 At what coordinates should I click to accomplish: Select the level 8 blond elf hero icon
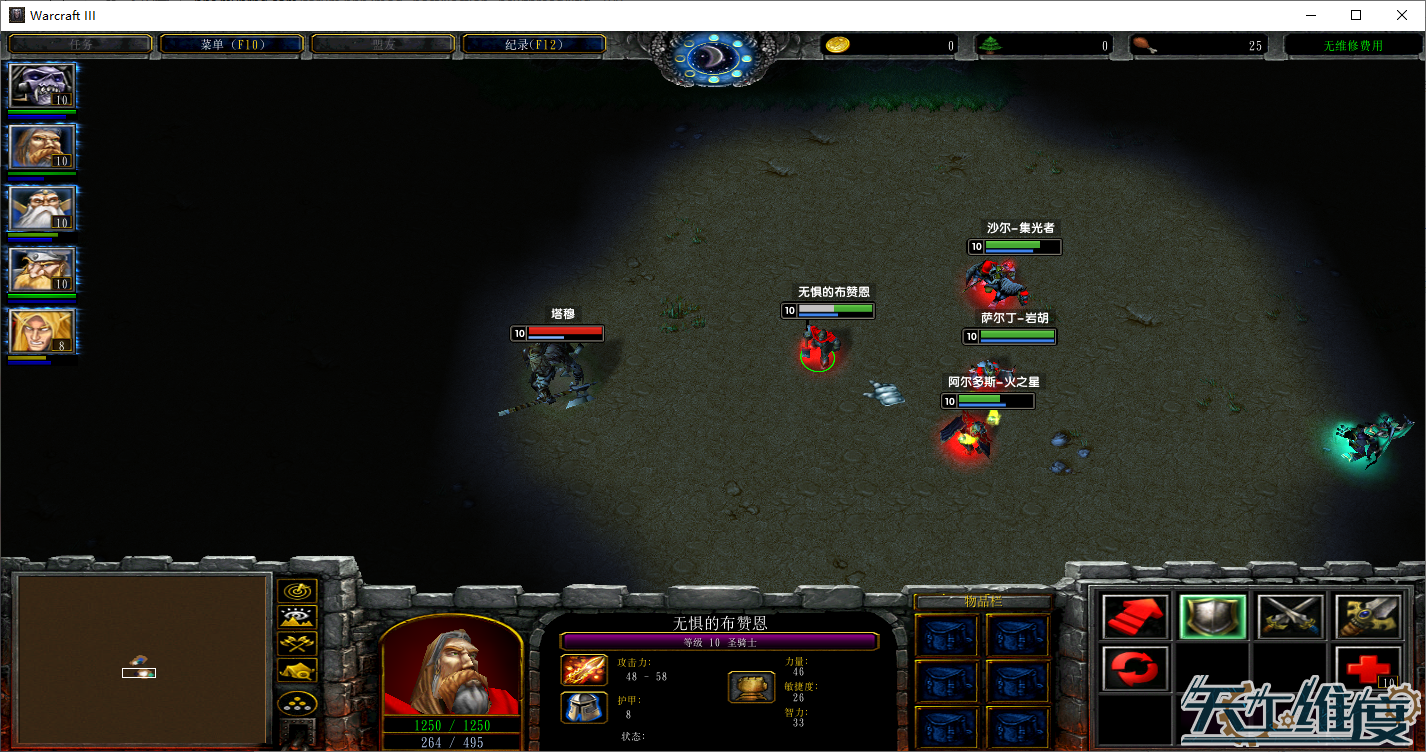(41, 332)
